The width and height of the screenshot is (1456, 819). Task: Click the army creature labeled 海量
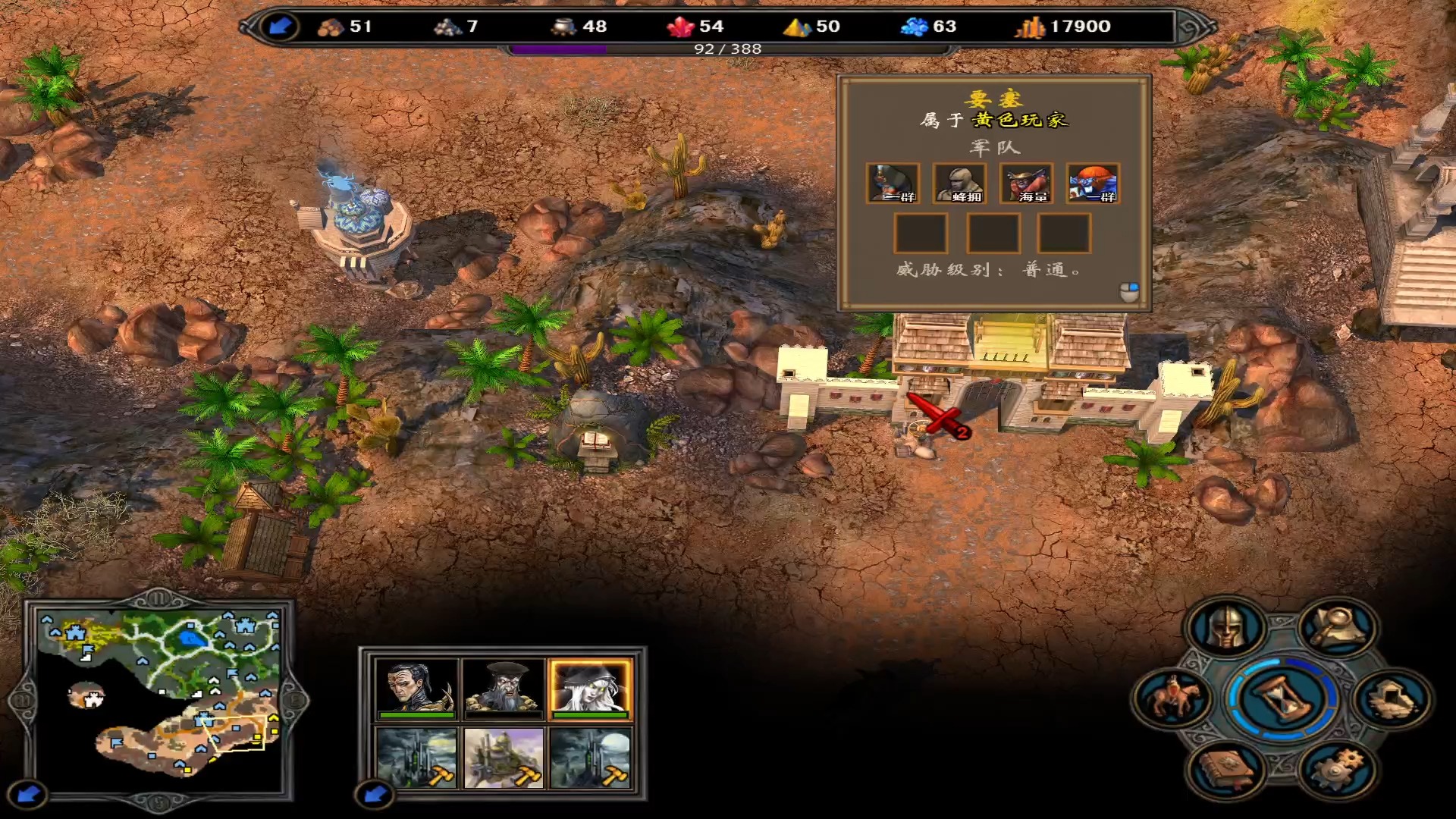click(x=1026, y=184)
